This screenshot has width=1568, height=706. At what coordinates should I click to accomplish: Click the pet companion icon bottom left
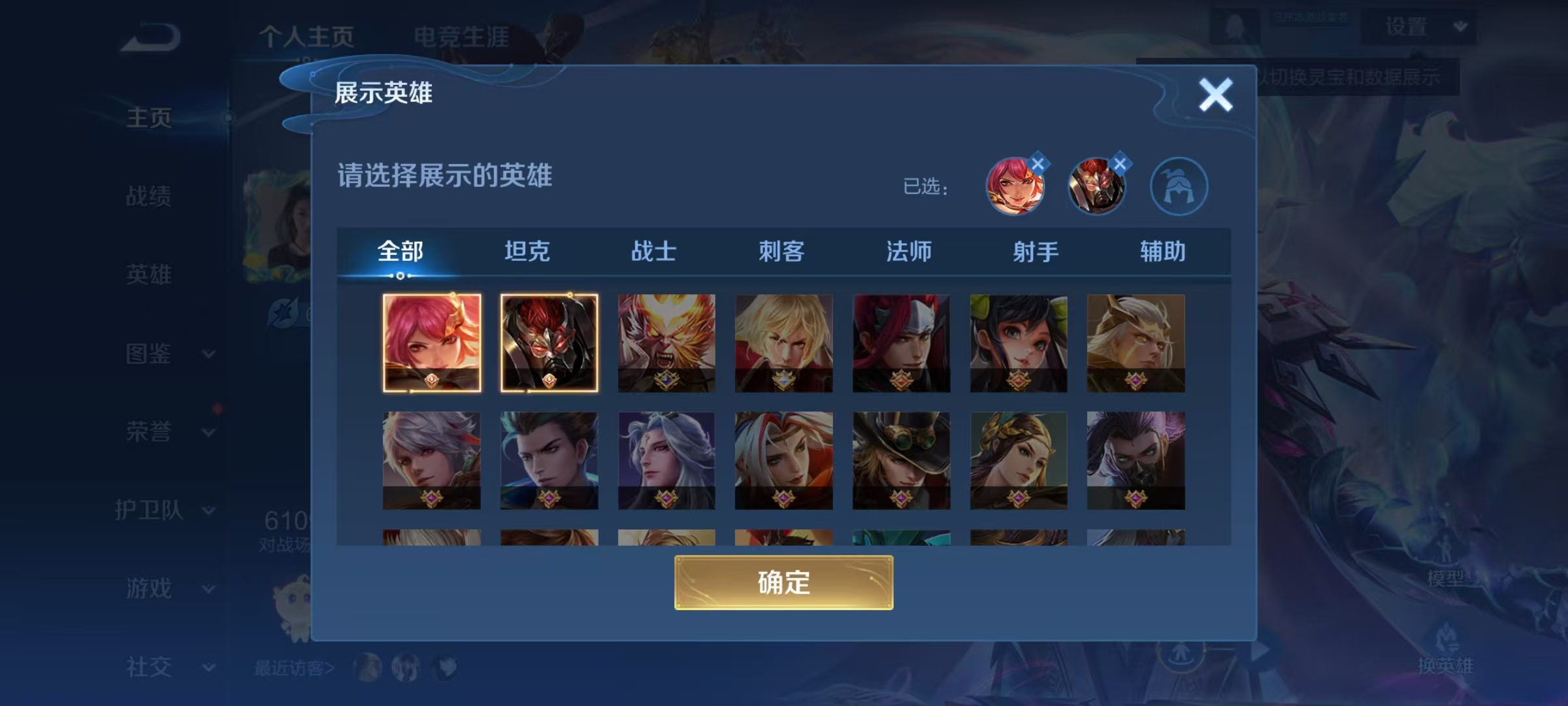[295, 608]
